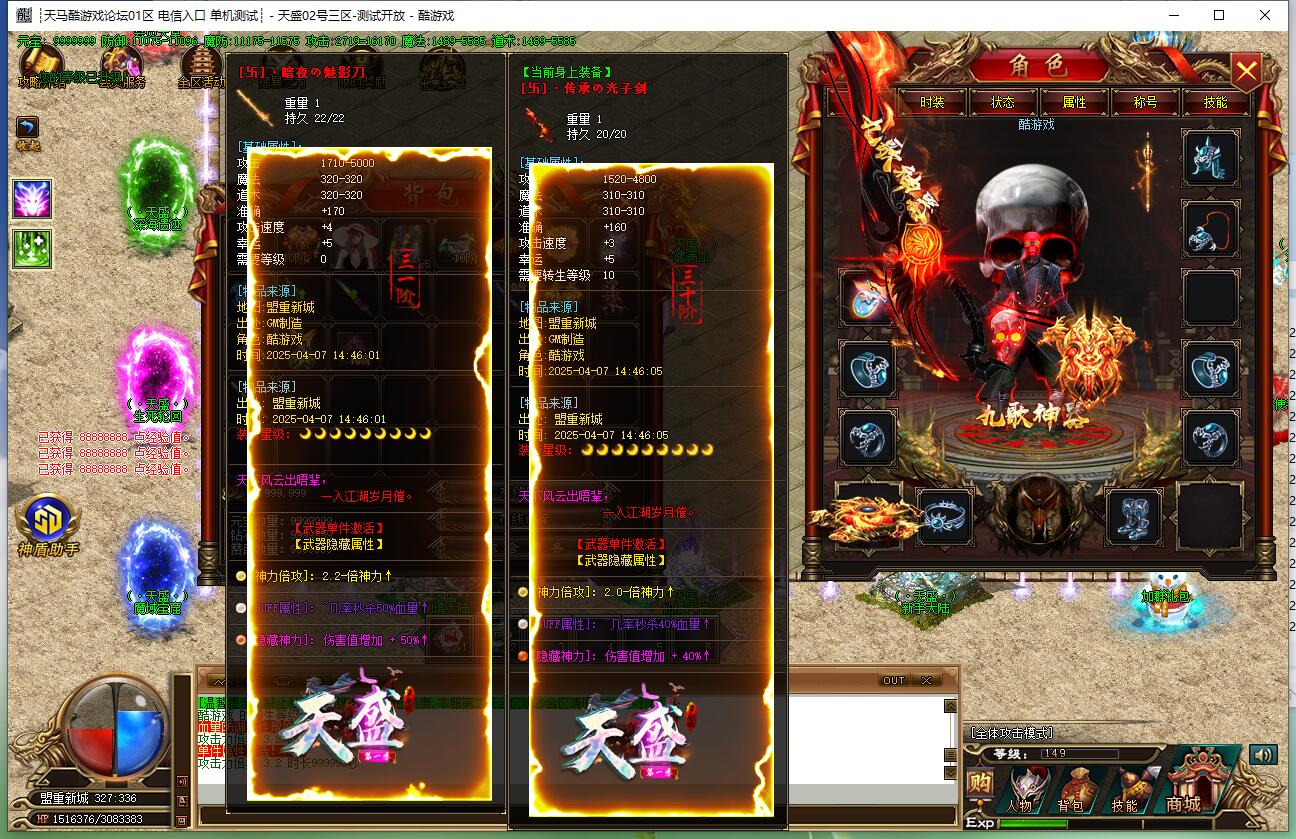Open the 神盾助手 assistant icon
Image resolution: width=1296 pixels, height=839 pixels.
click(48, 524)
